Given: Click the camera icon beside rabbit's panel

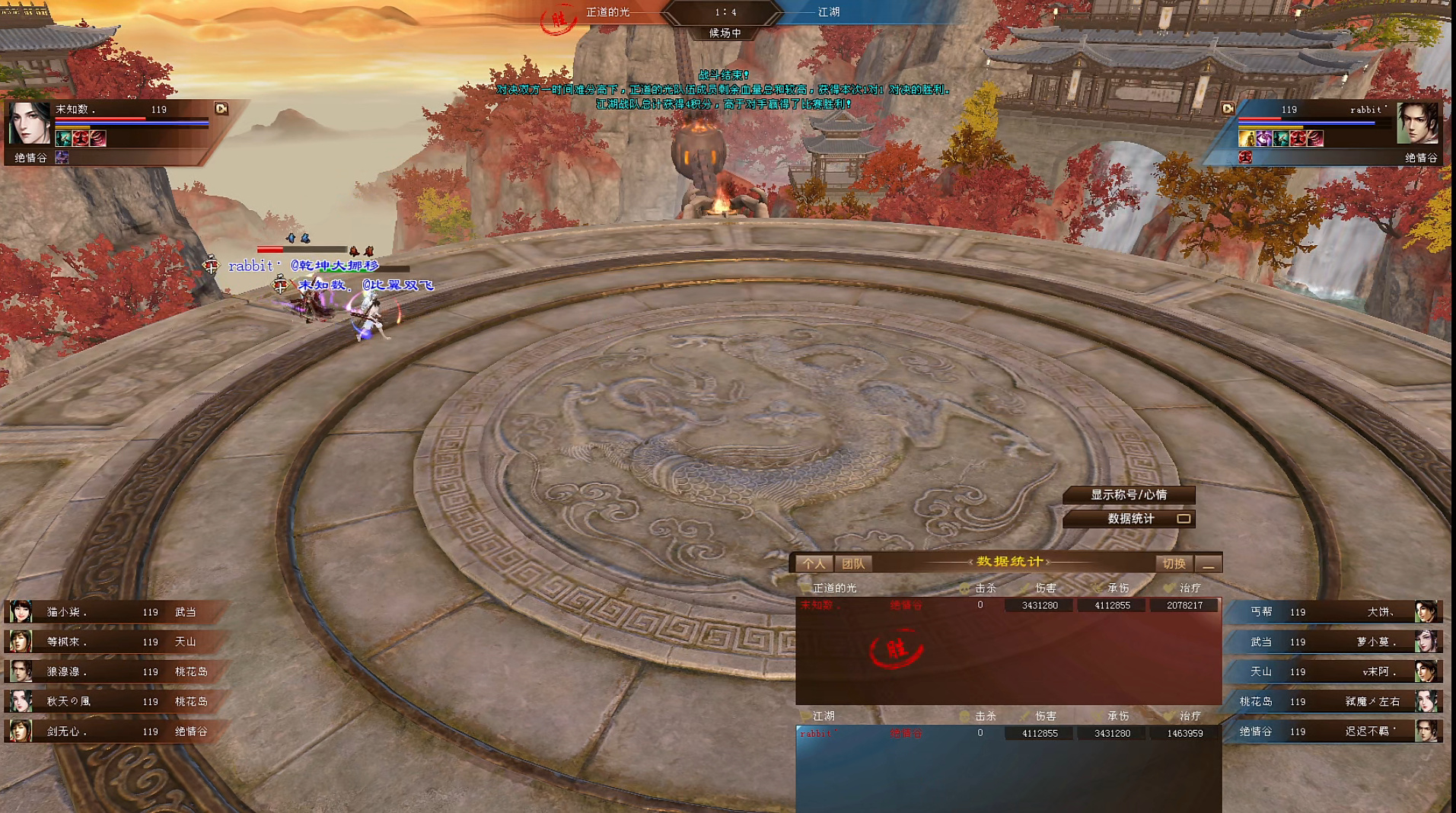Looking at the screenshot, I should coord(1227,109).
